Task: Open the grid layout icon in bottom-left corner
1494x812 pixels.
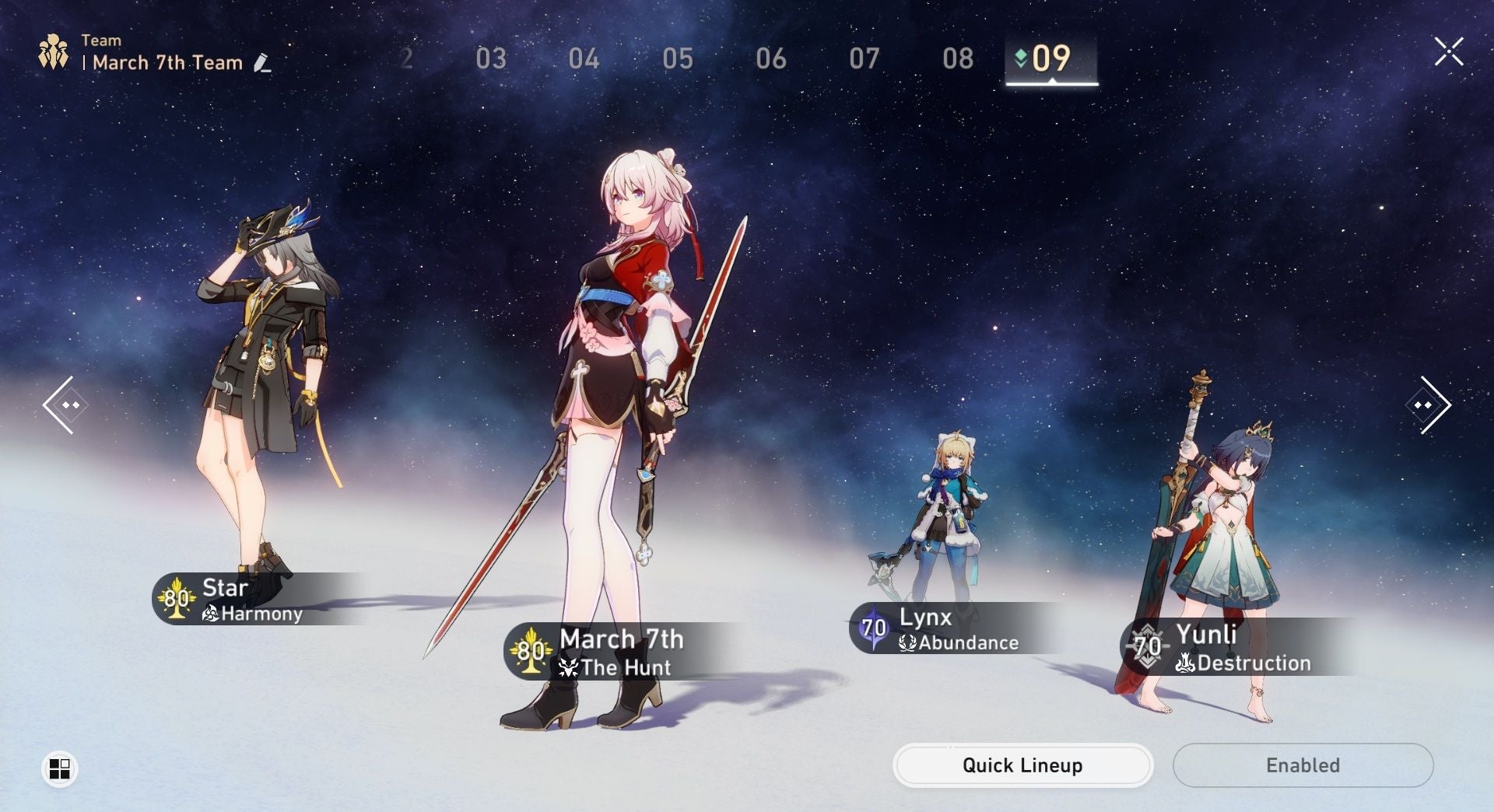Action: [61, 770]
